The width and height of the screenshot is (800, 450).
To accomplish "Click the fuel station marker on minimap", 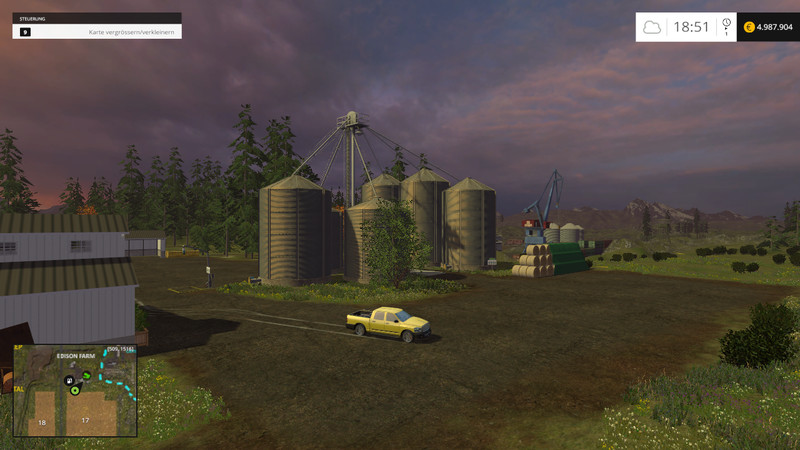I will coord(68,380).
